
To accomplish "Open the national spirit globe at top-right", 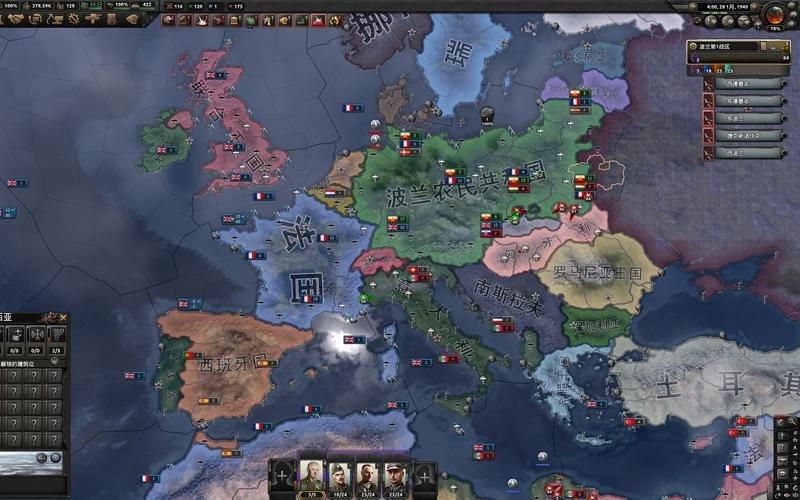I will tap(774, 14).
